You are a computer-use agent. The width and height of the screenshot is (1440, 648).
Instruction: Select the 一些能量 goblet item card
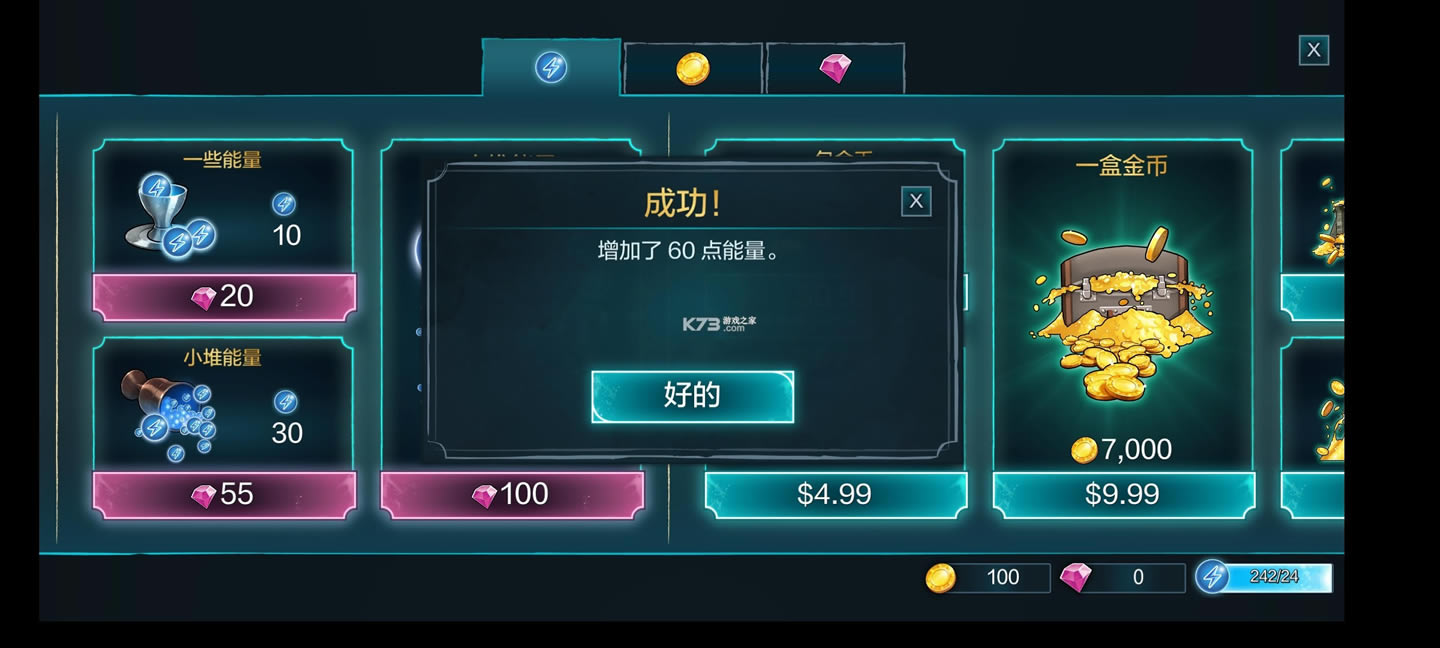click(222, 208)
